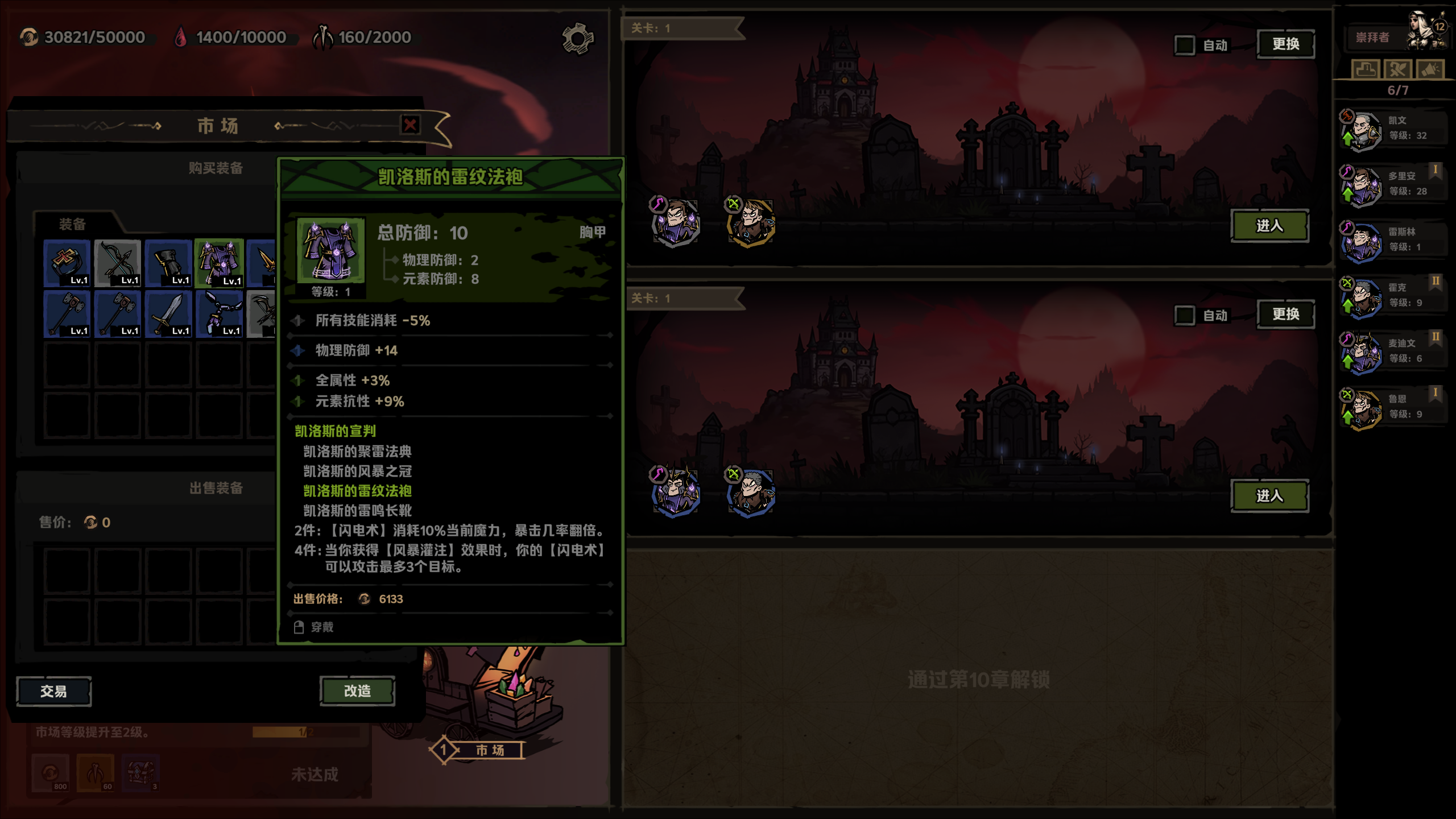
Task: Click the 800 coin reward icon
Action: [x=51, y=773]
